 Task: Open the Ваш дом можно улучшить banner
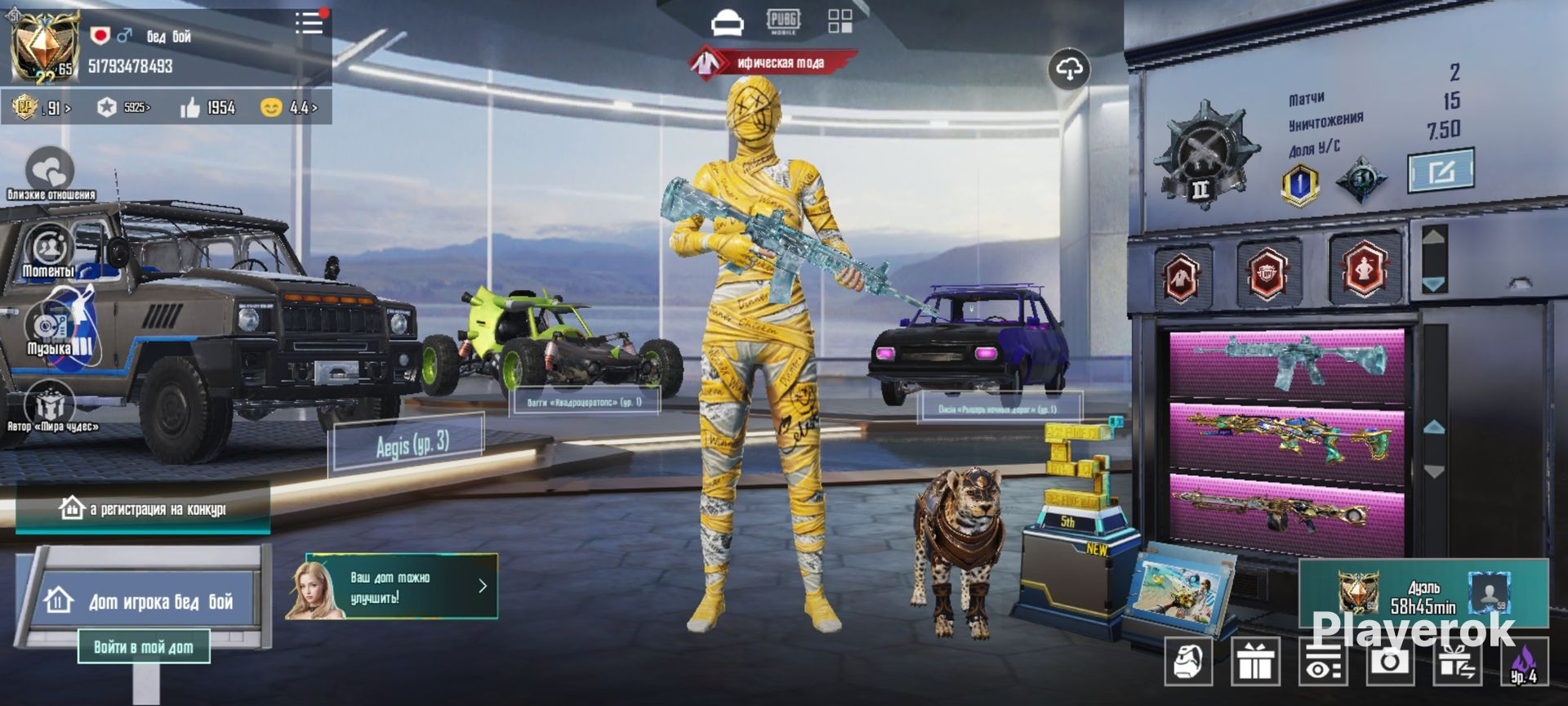click(x=392, y=587)
